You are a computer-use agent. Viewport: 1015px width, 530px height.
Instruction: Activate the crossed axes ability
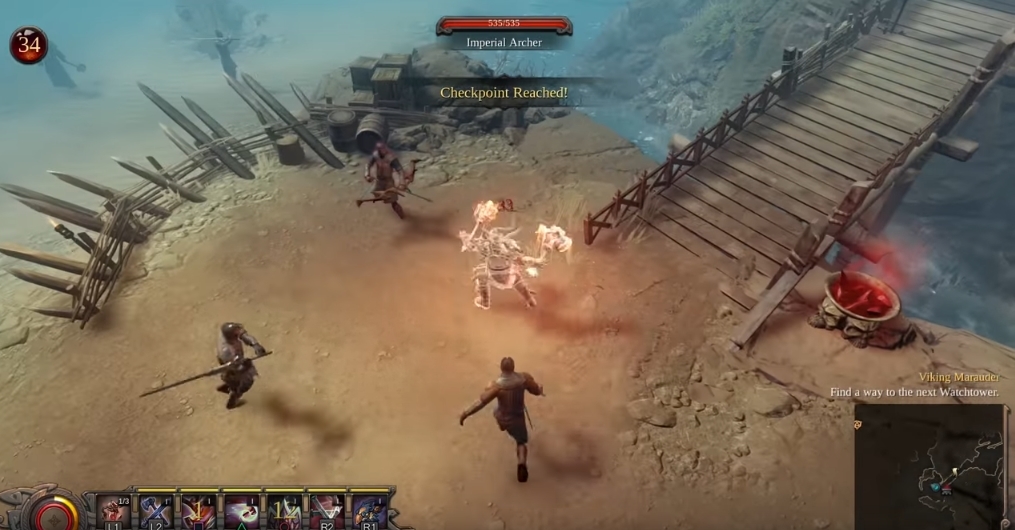156,511
